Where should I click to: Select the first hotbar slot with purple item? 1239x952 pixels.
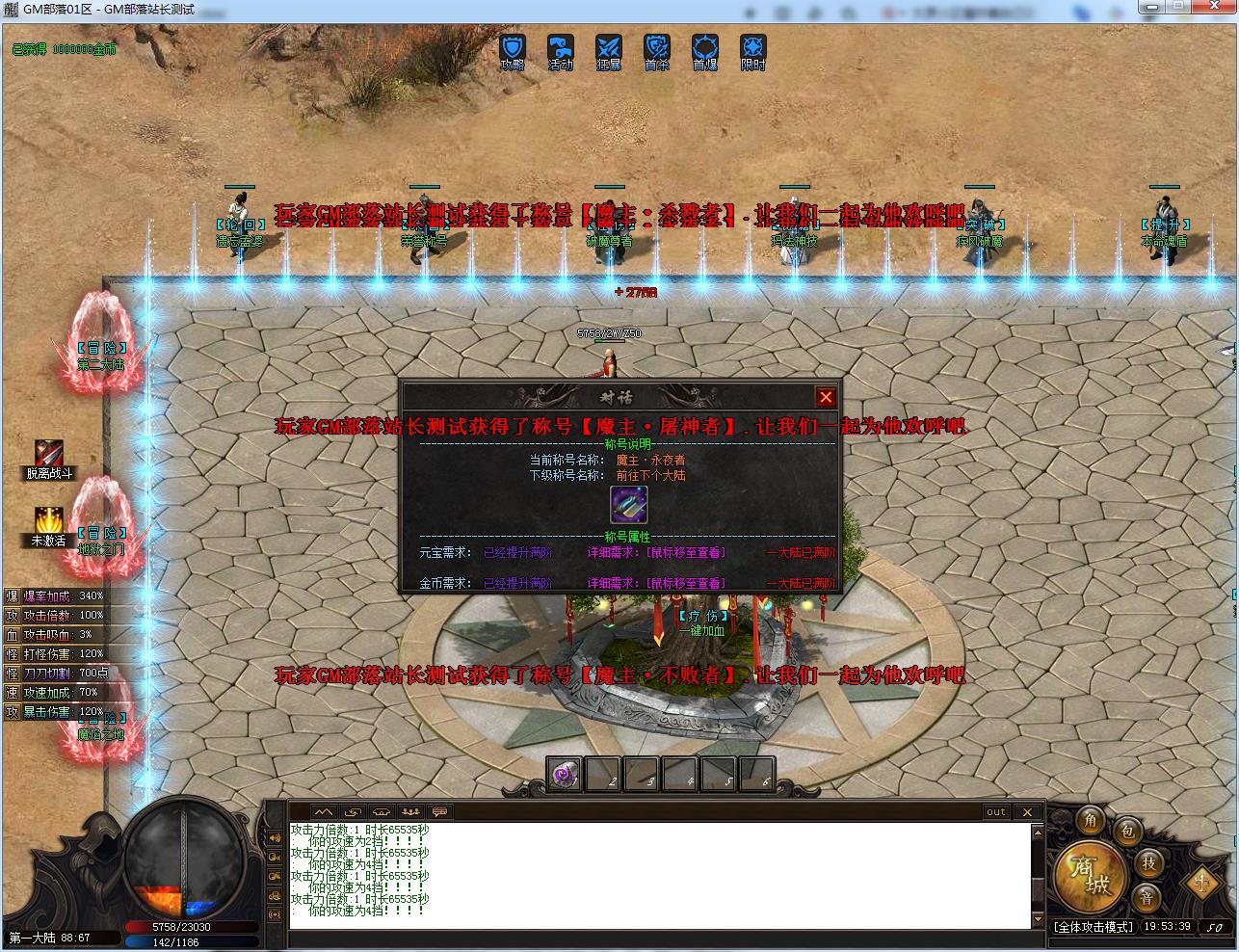click(564, 775)
